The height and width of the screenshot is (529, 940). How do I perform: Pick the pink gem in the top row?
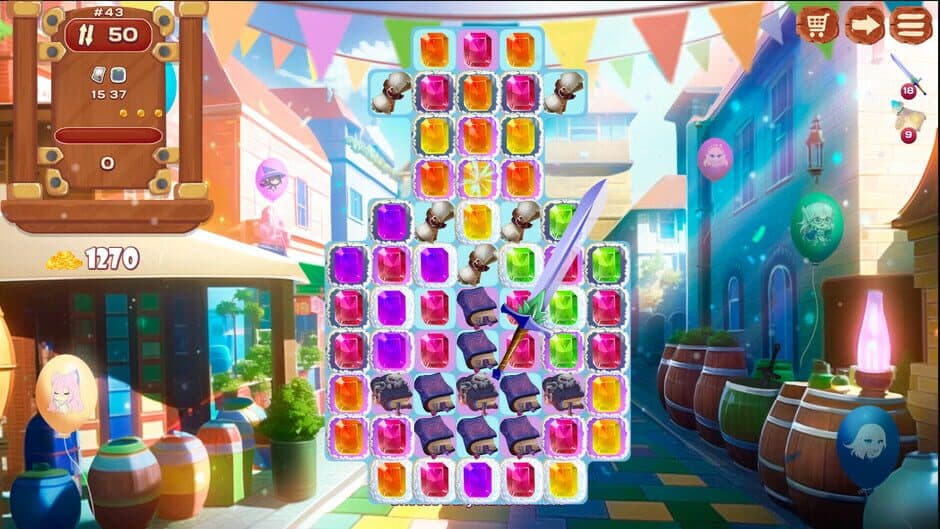click(x=478, y=49)
